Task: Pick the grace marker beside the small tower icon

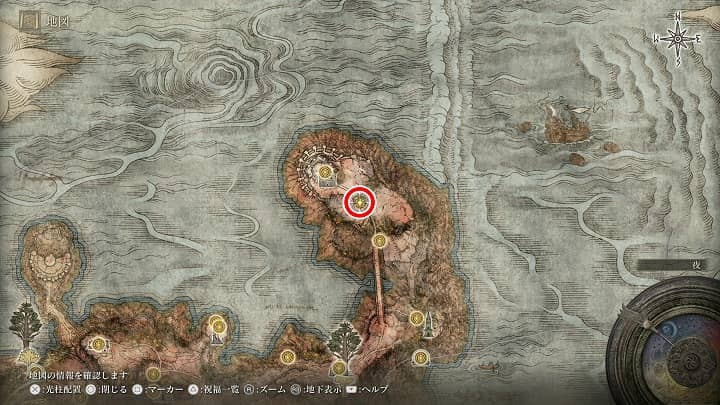Action: tap(416, 318)
